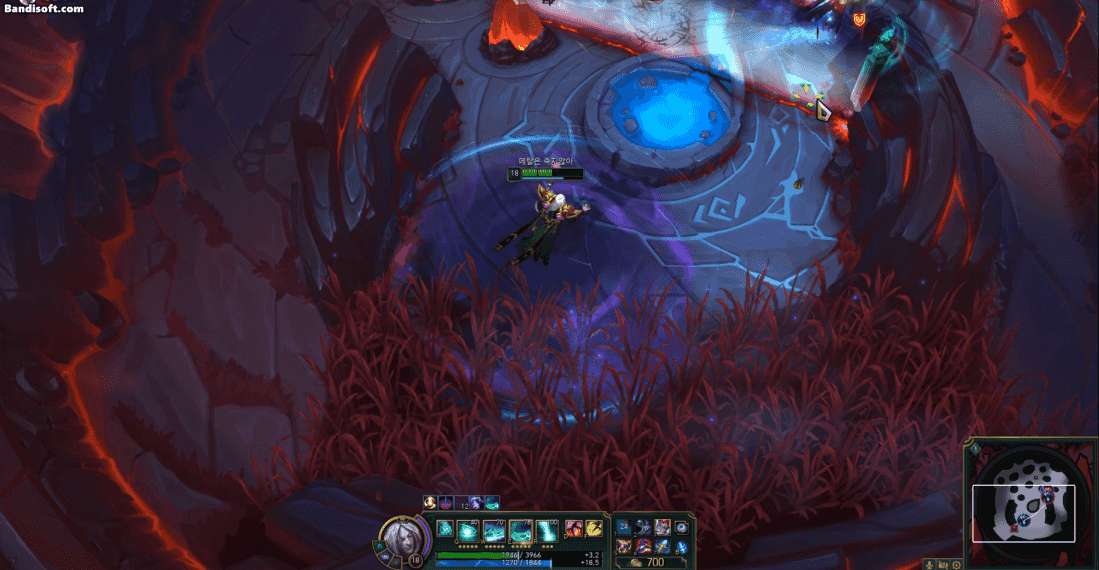Screen dimensions: 1099x570
Task: Use the blue recall button
Action: click(x=682, y=546)
